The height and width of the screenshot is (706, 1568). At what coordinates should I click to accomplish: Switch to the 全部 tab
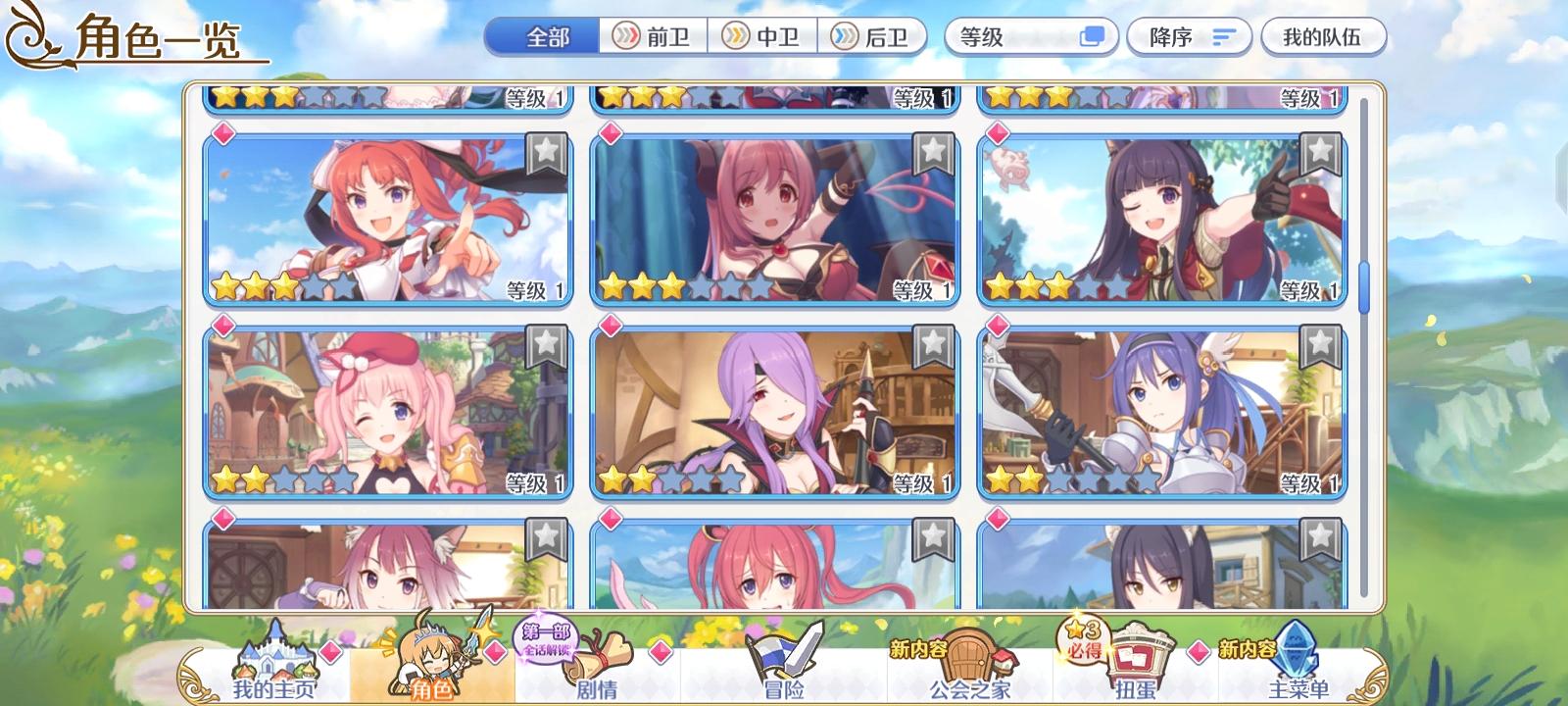pyautogui.click(x=539, y=34)
